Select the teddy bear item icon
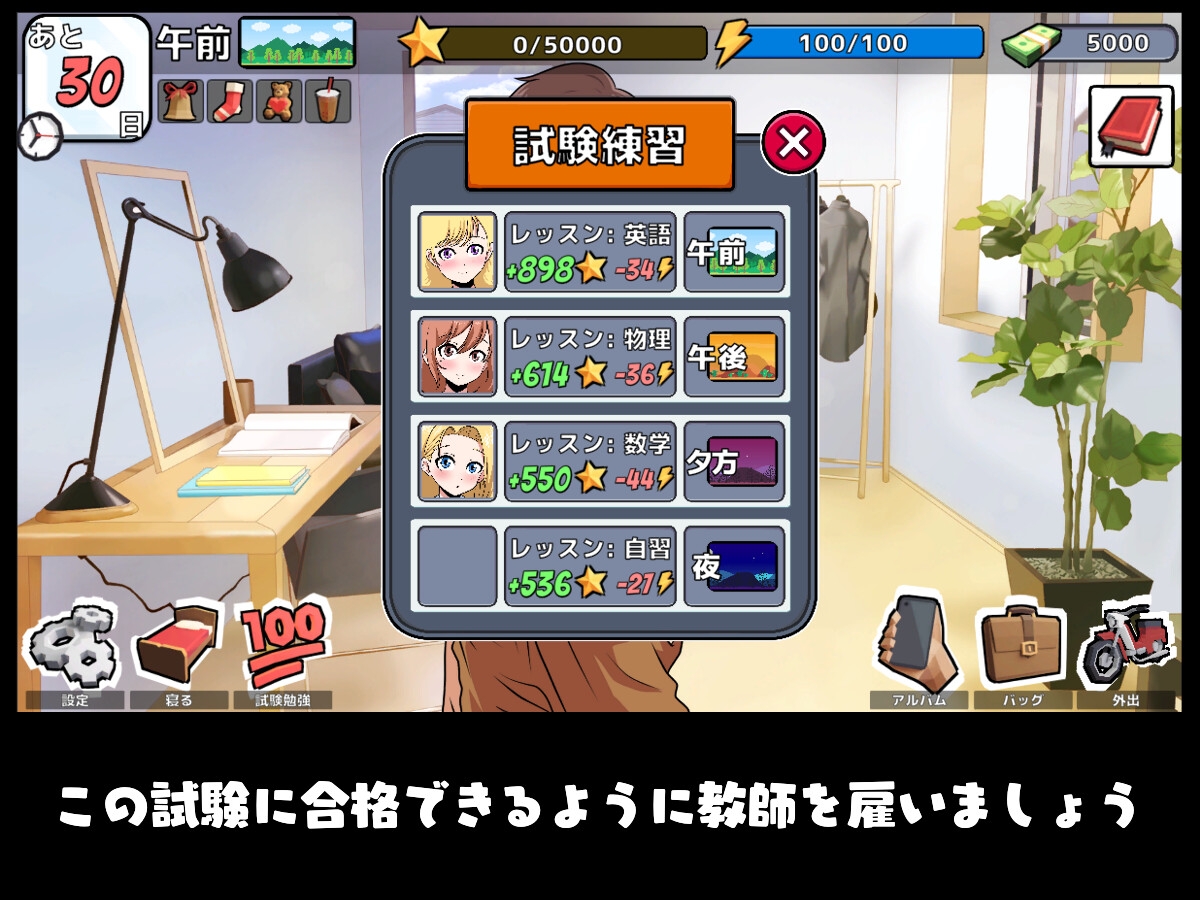The width and height of the screenshot is (1200, 900). (279, 101)
